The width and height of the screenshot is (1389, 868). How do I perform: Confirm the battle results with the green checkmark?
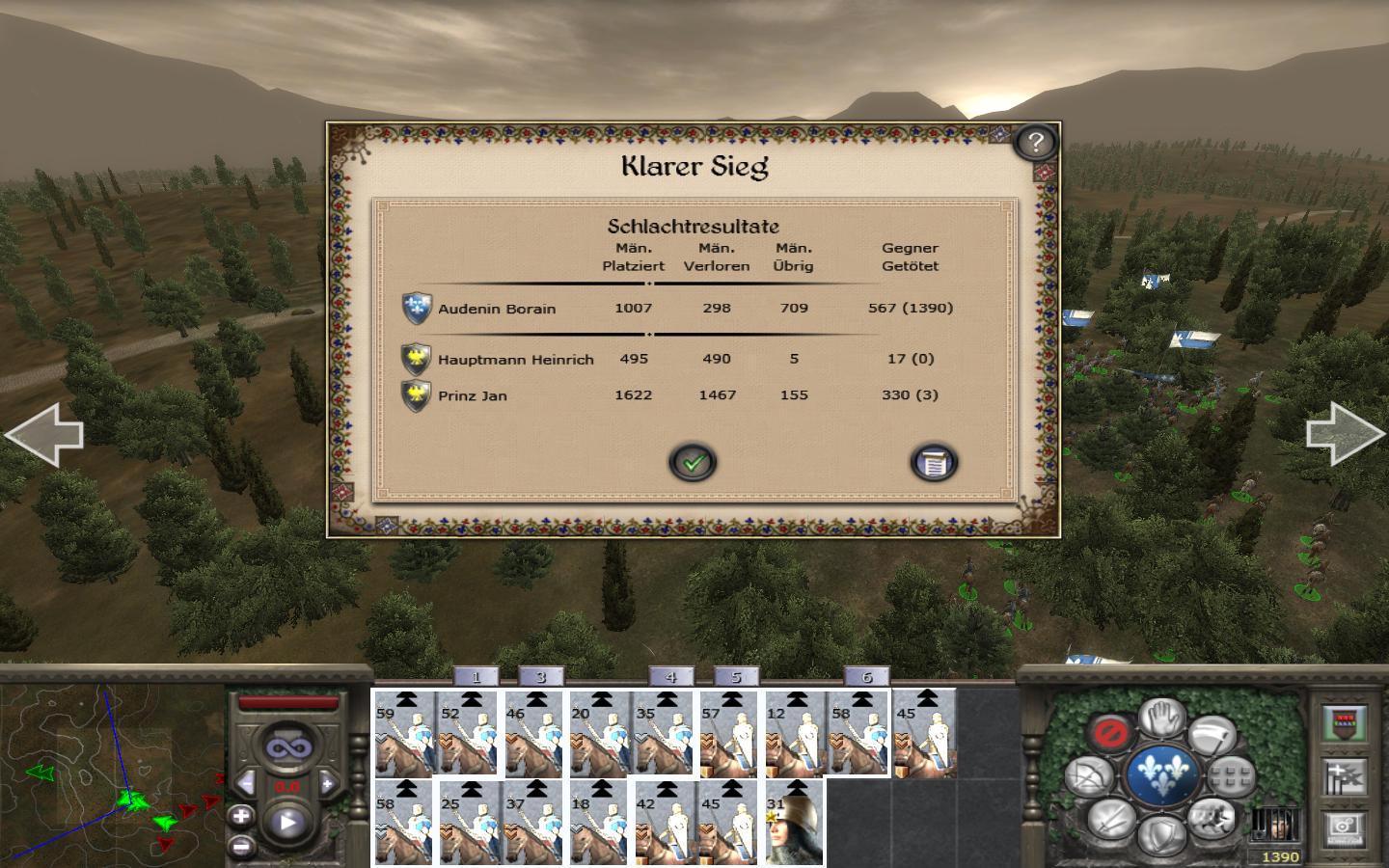(693, 463)
